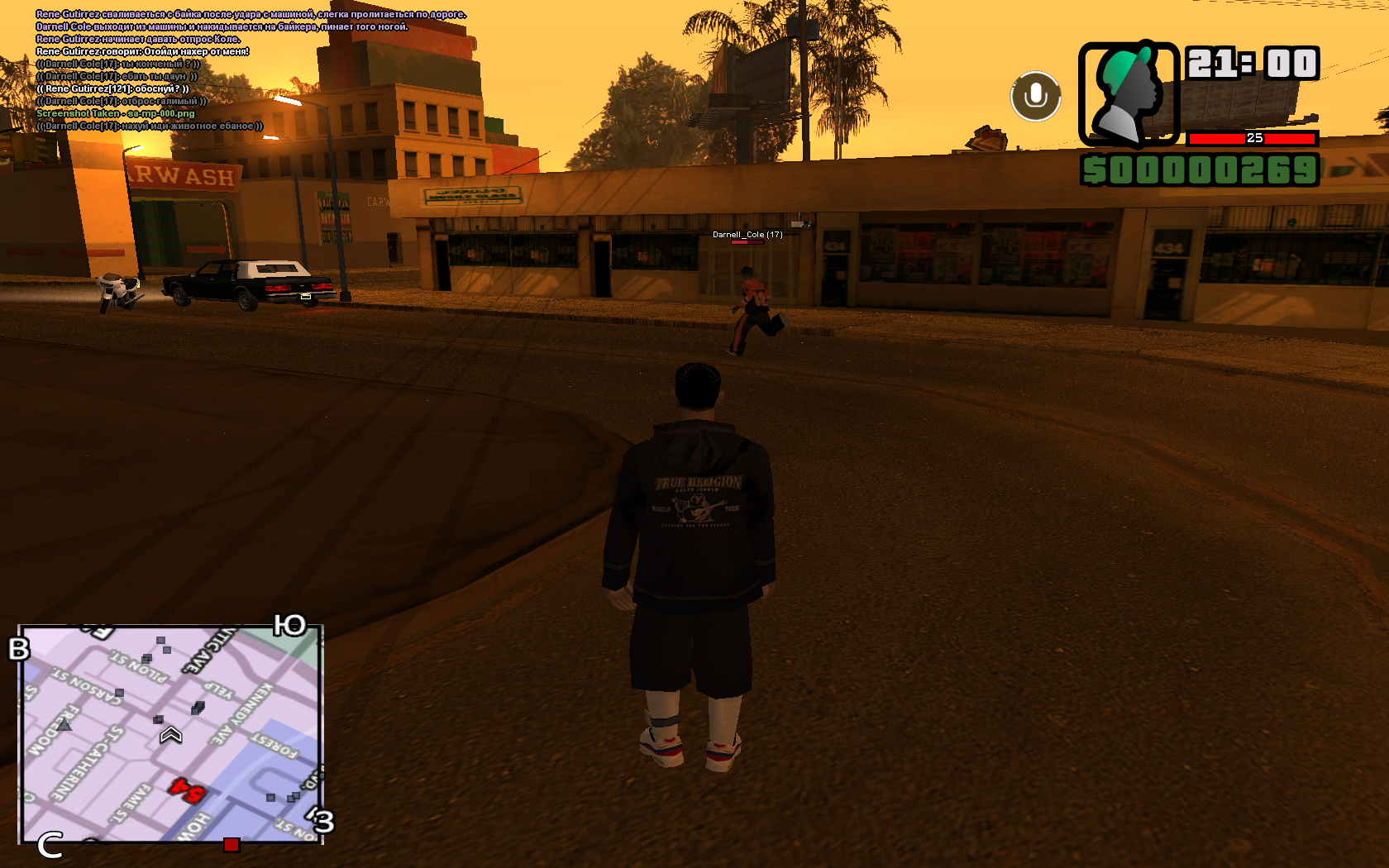Open the radar minimap

pyautogui.click(x=169, y=734)
